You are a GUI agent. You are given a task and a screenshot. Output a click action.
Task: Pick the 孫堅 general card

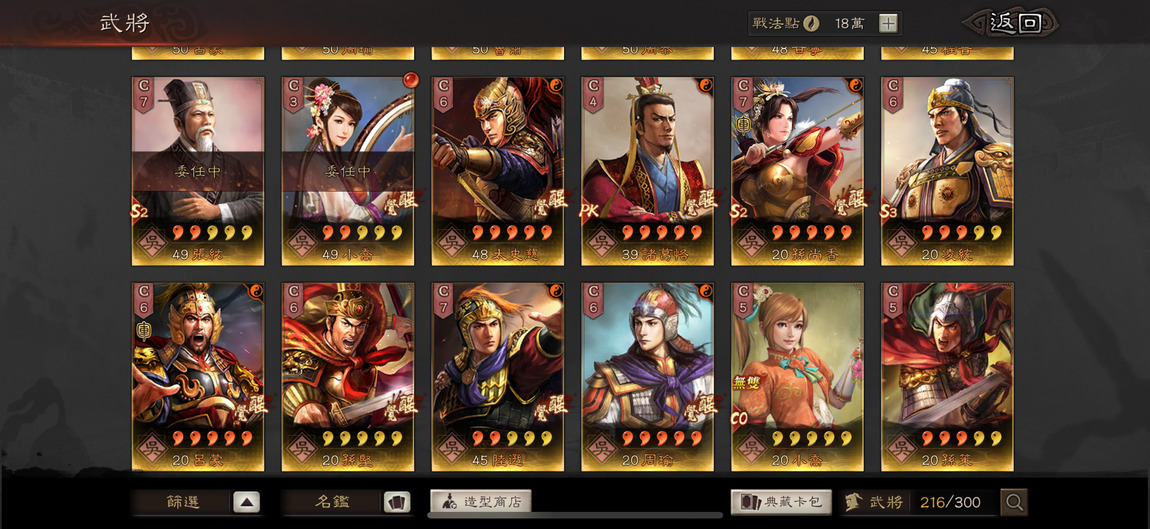click(348, 376)
